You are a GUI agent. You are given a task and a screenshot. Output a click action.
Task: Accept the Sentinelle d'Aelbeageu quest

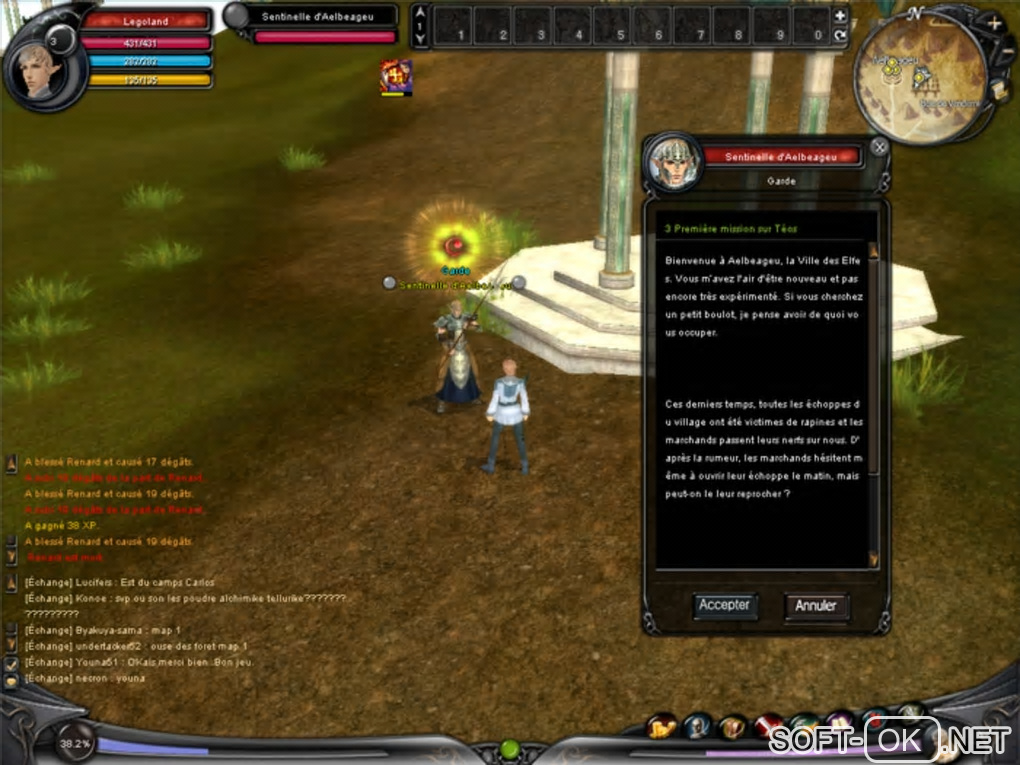tap(724, 605)
